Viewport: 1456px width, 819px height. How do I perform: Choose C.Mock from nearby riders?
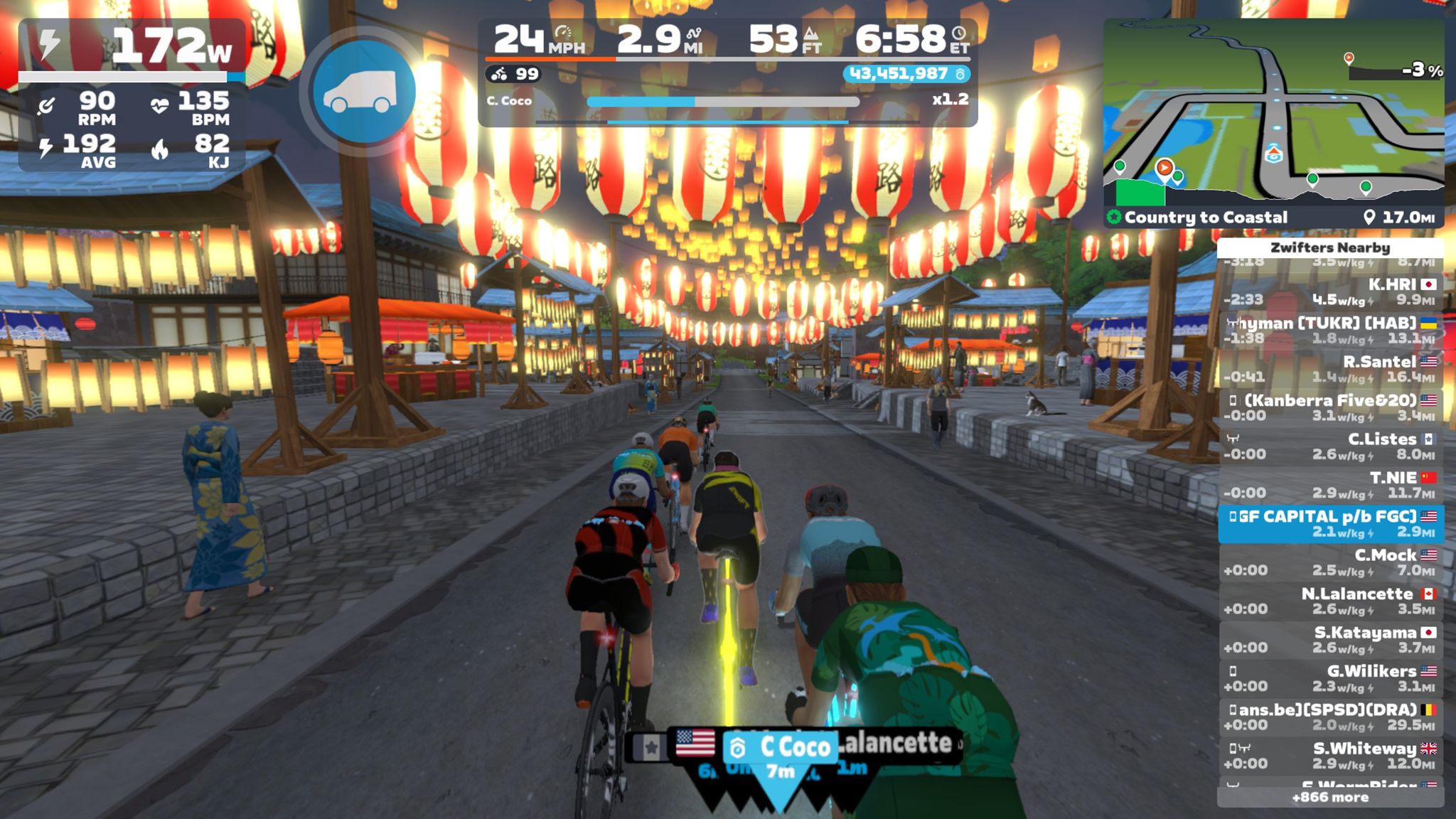1330,562
